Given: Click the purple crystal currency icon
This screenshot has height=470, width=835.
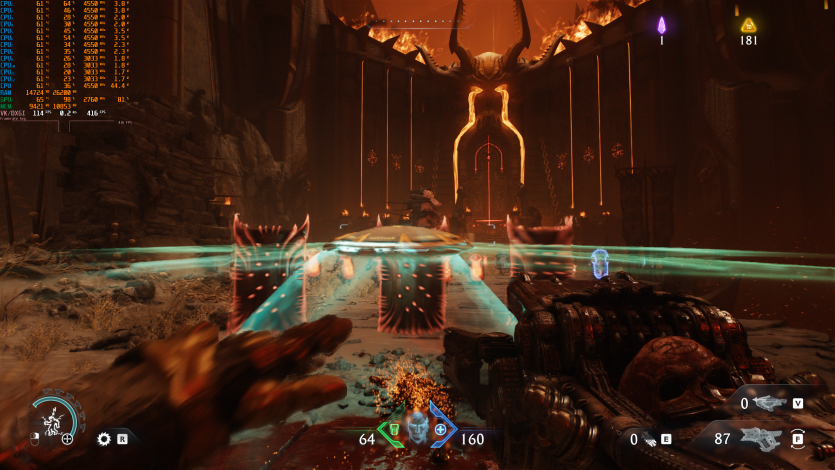Looking at the screenshot, I should pos(661,25).
